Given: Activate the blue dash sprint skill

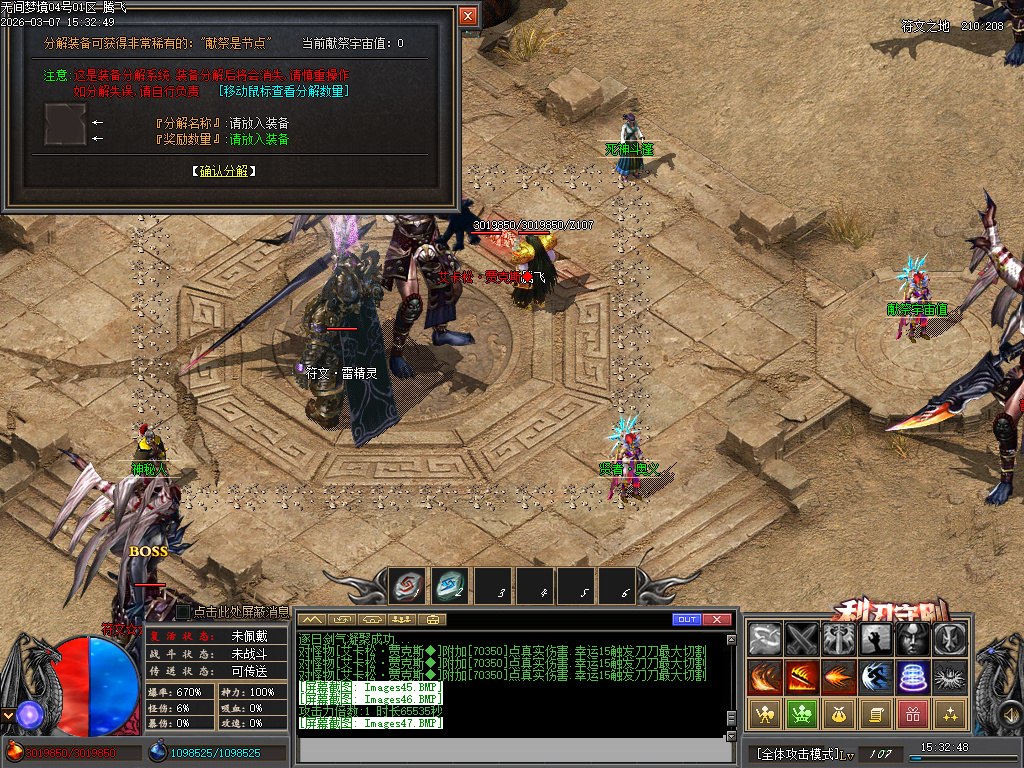Looking at the screenshot, I should tap(876, 677).
